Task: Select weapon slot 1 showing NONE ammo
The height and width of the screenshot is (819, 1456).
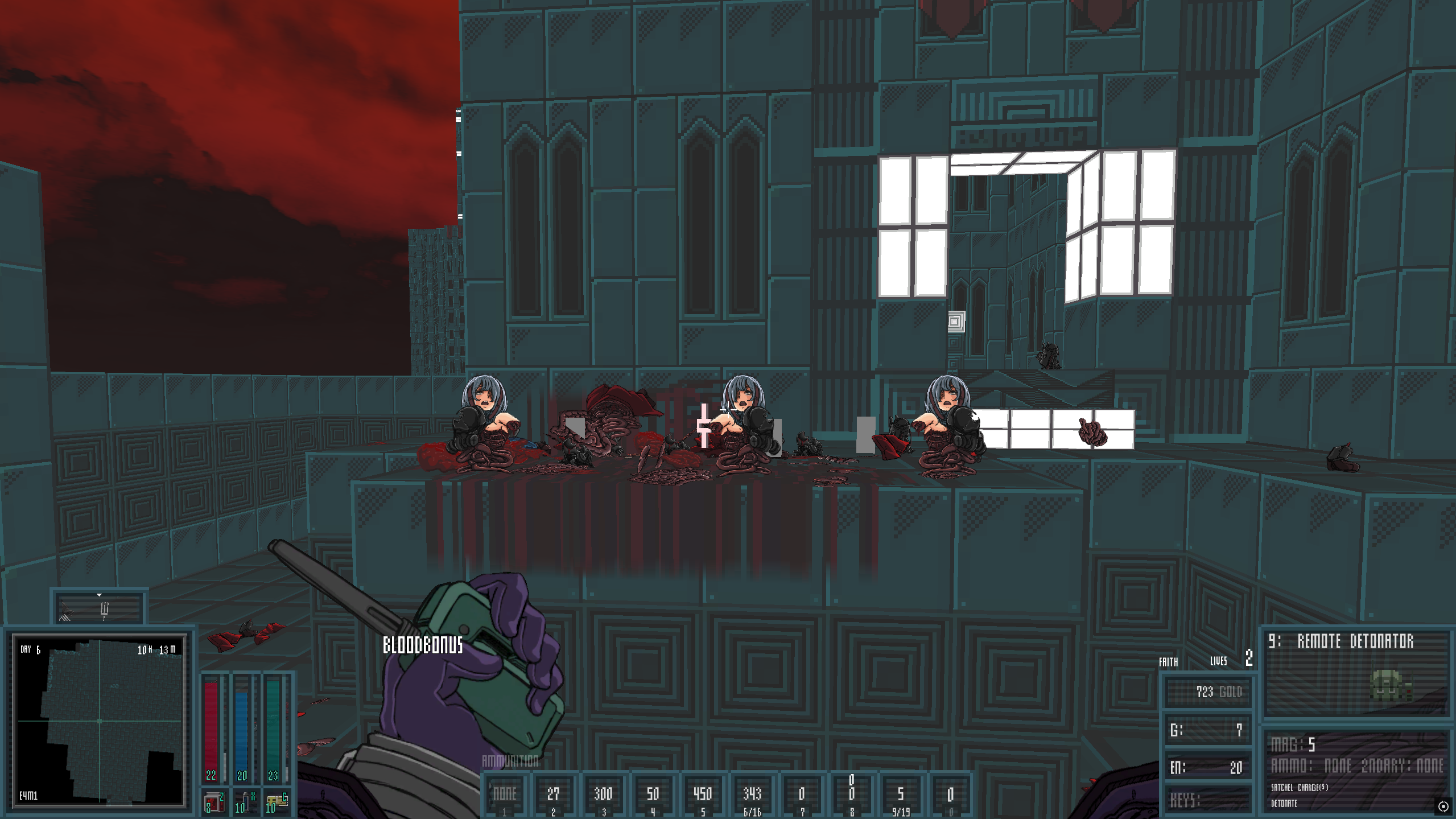Action: (x=505, y=796)
